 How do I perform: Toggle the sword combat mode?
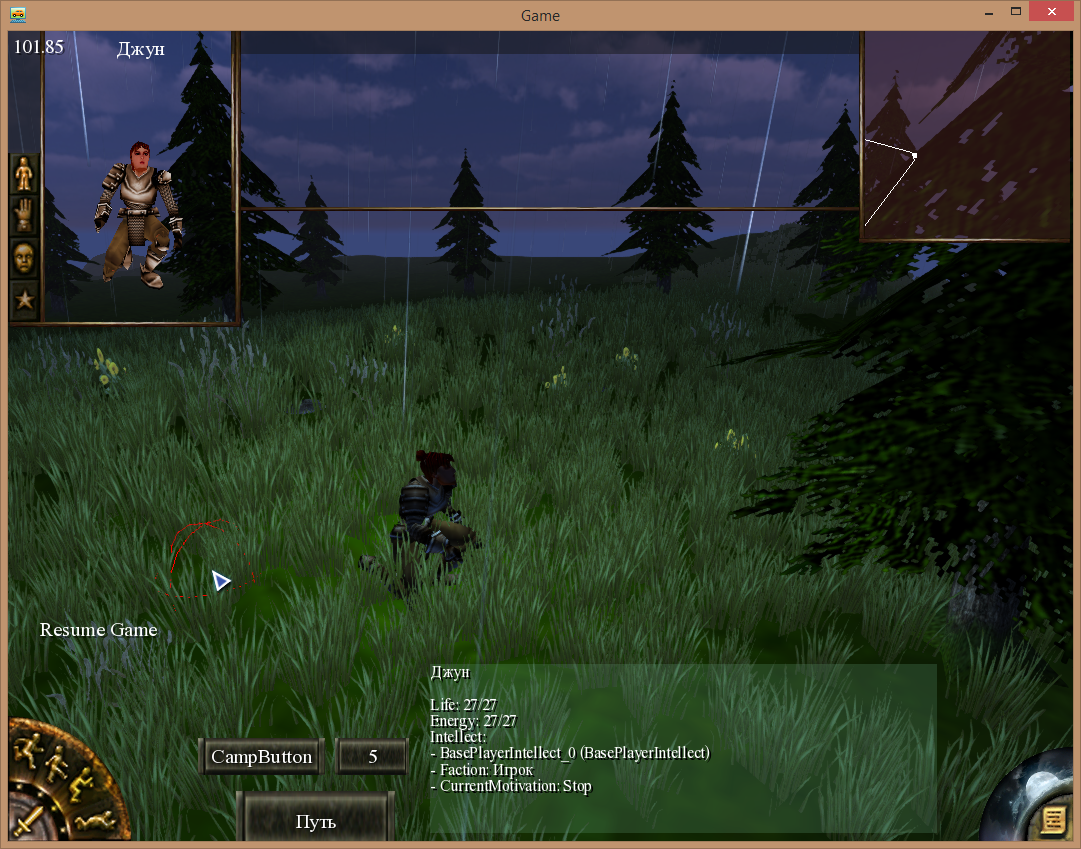tap(28, 820)
